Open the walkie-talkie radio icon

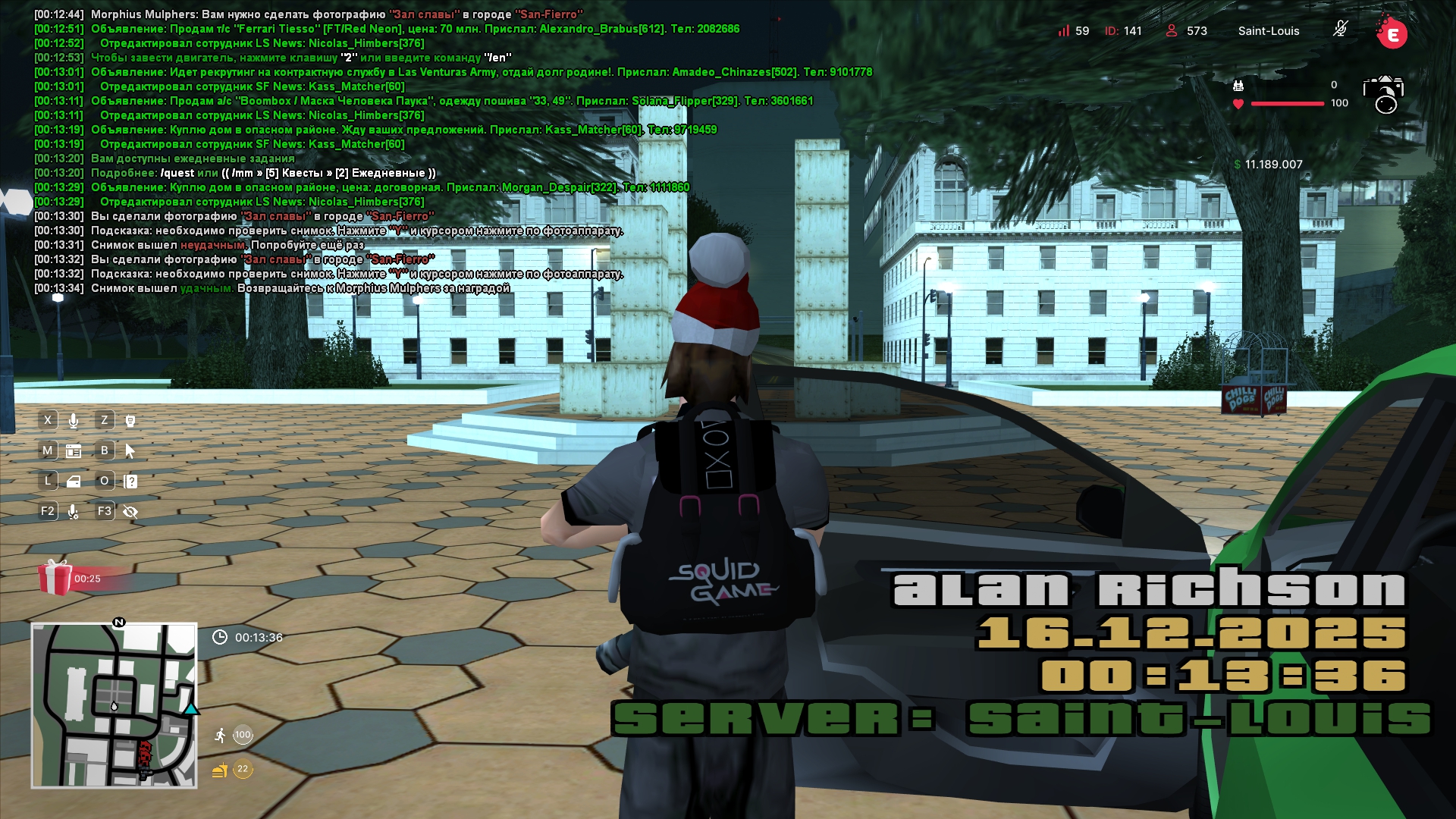(130, 420)
